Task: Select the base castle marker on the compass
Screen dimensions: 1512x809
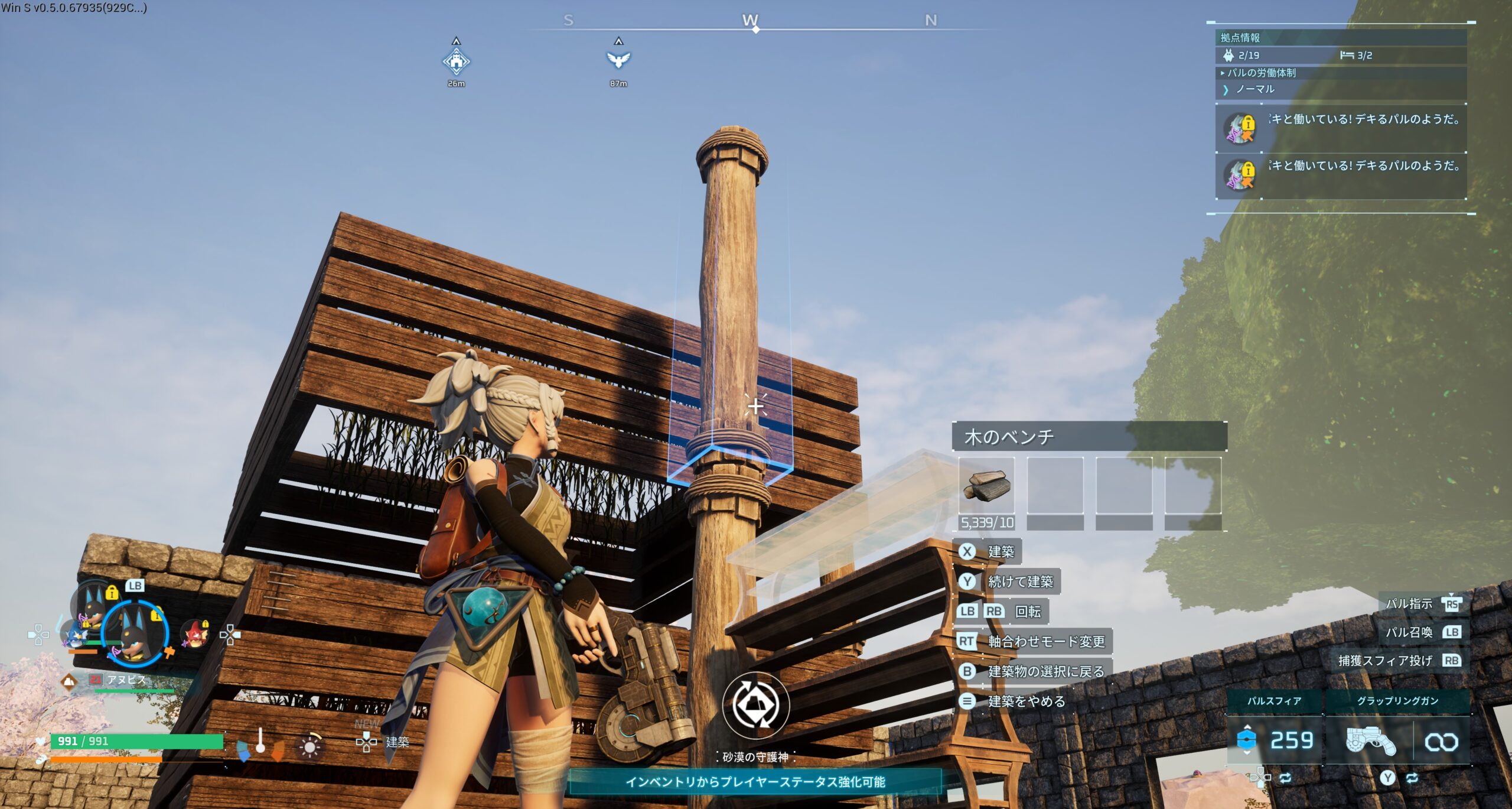Action: pyautogui.click(x=456, y=61)
